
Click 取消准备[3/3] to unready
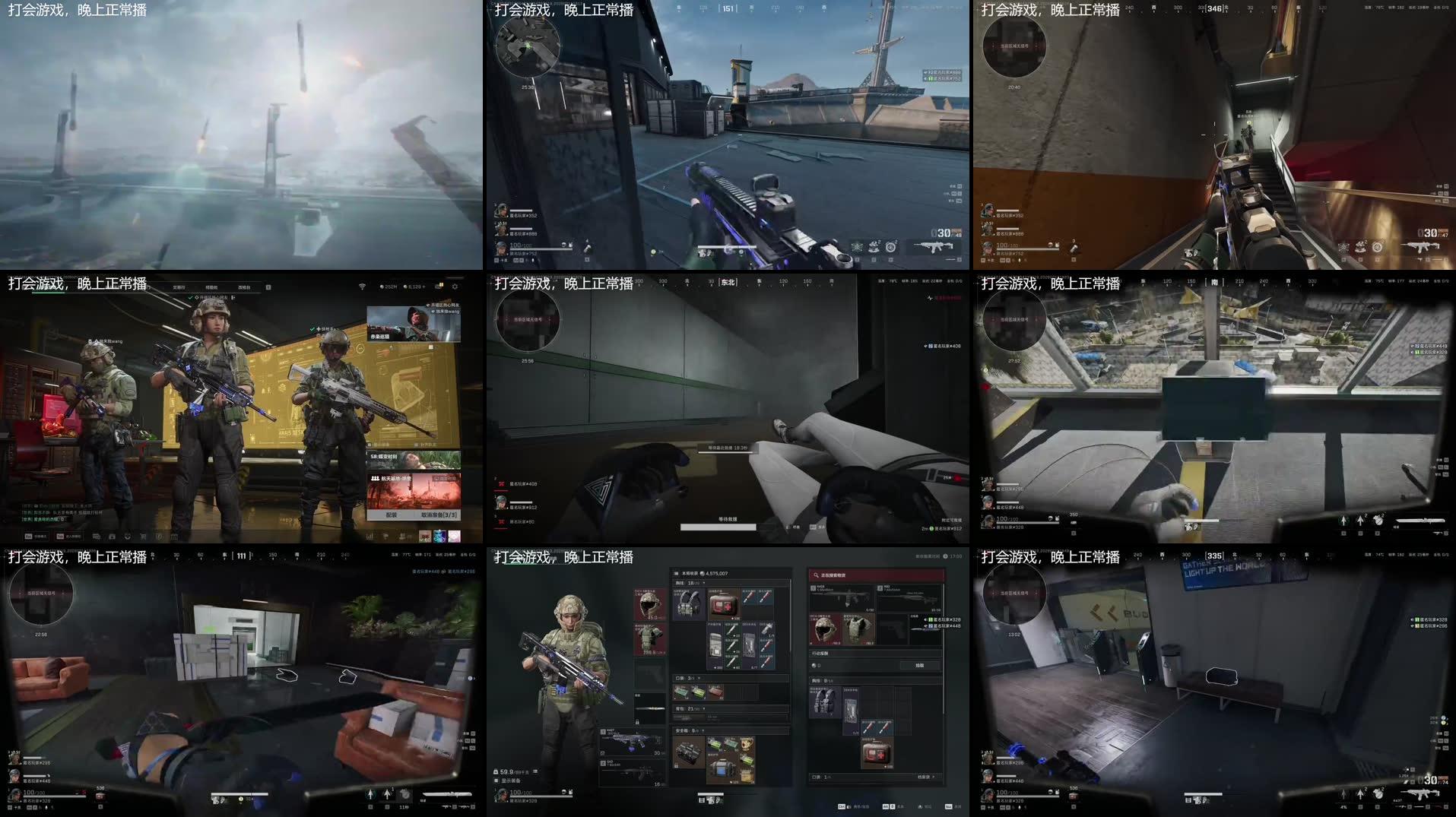pos(439,515)
